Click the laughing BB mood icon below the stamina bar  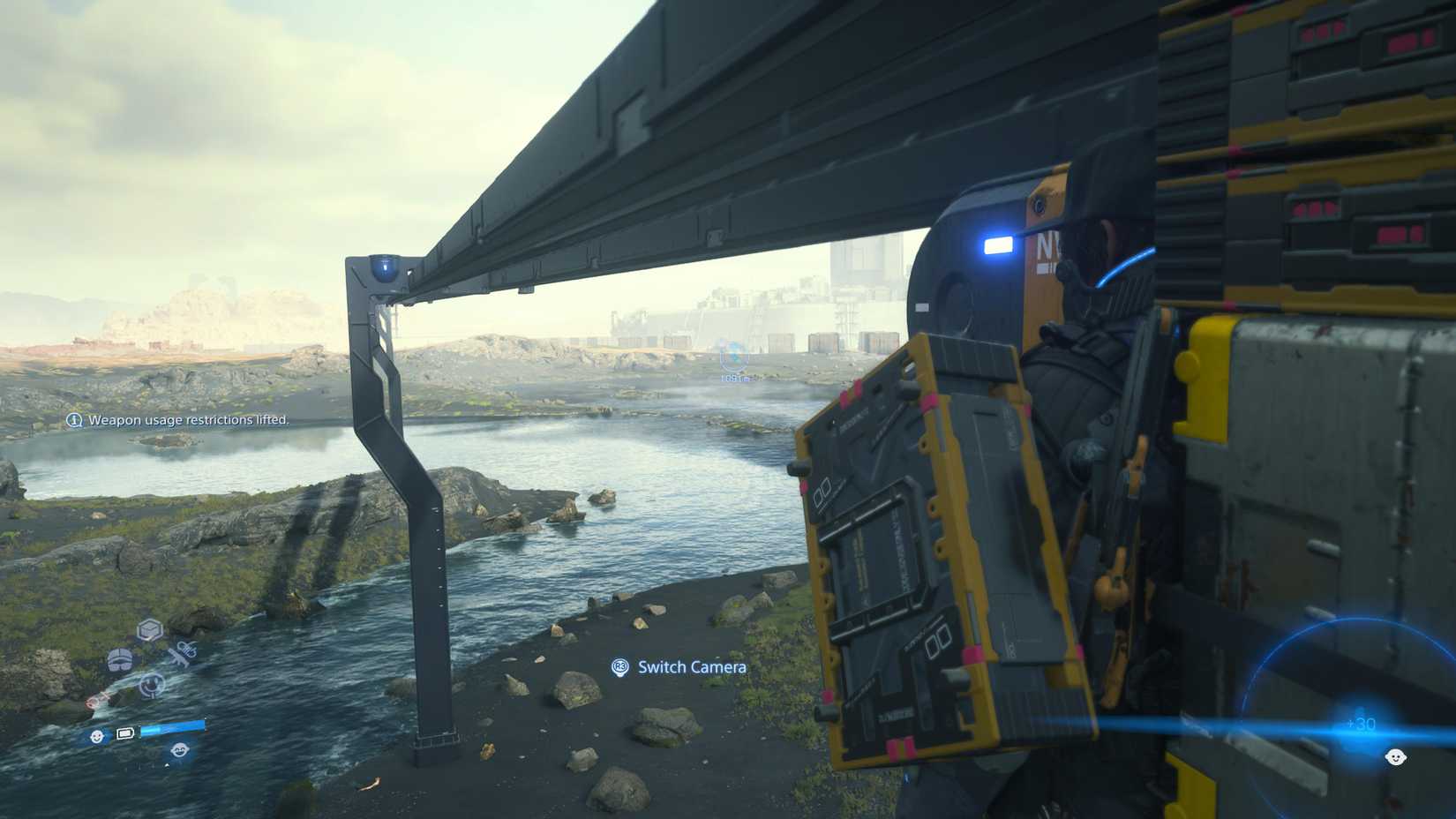coord(181,750)
